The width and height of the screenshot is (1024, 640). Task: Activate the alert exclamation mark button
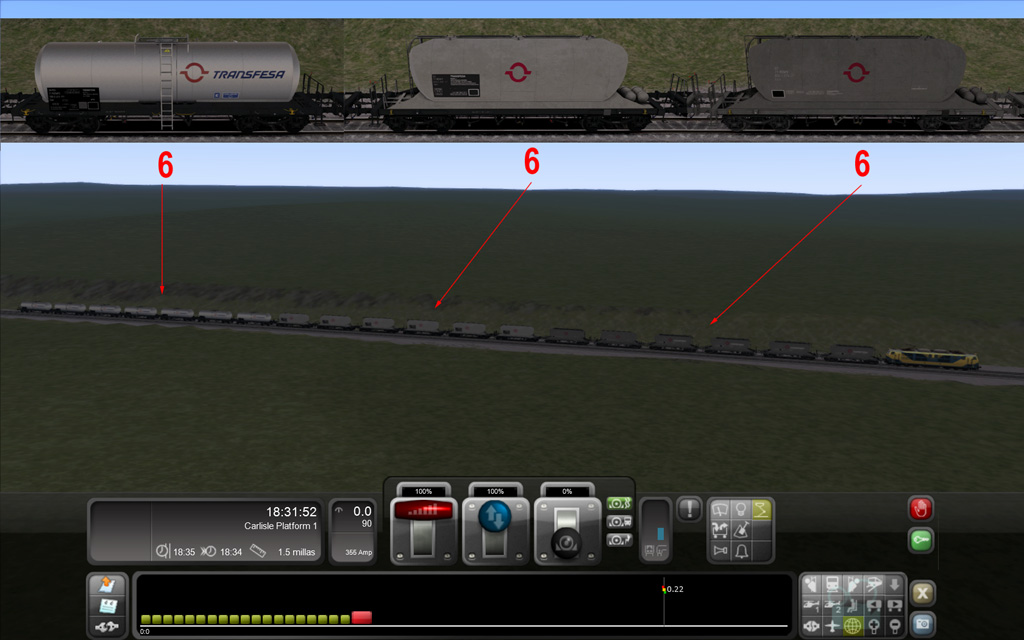pyautogui.click(x=689, y=509)
